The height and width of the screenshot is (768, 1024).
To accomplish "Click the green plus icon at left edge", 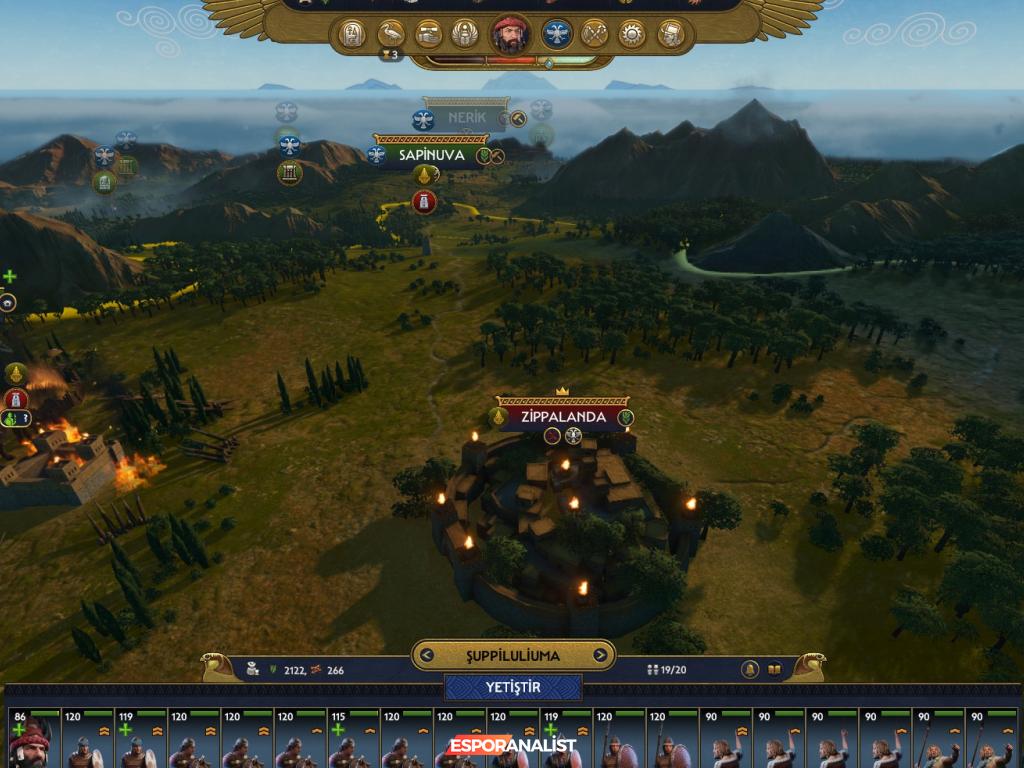I will point(10,276).
